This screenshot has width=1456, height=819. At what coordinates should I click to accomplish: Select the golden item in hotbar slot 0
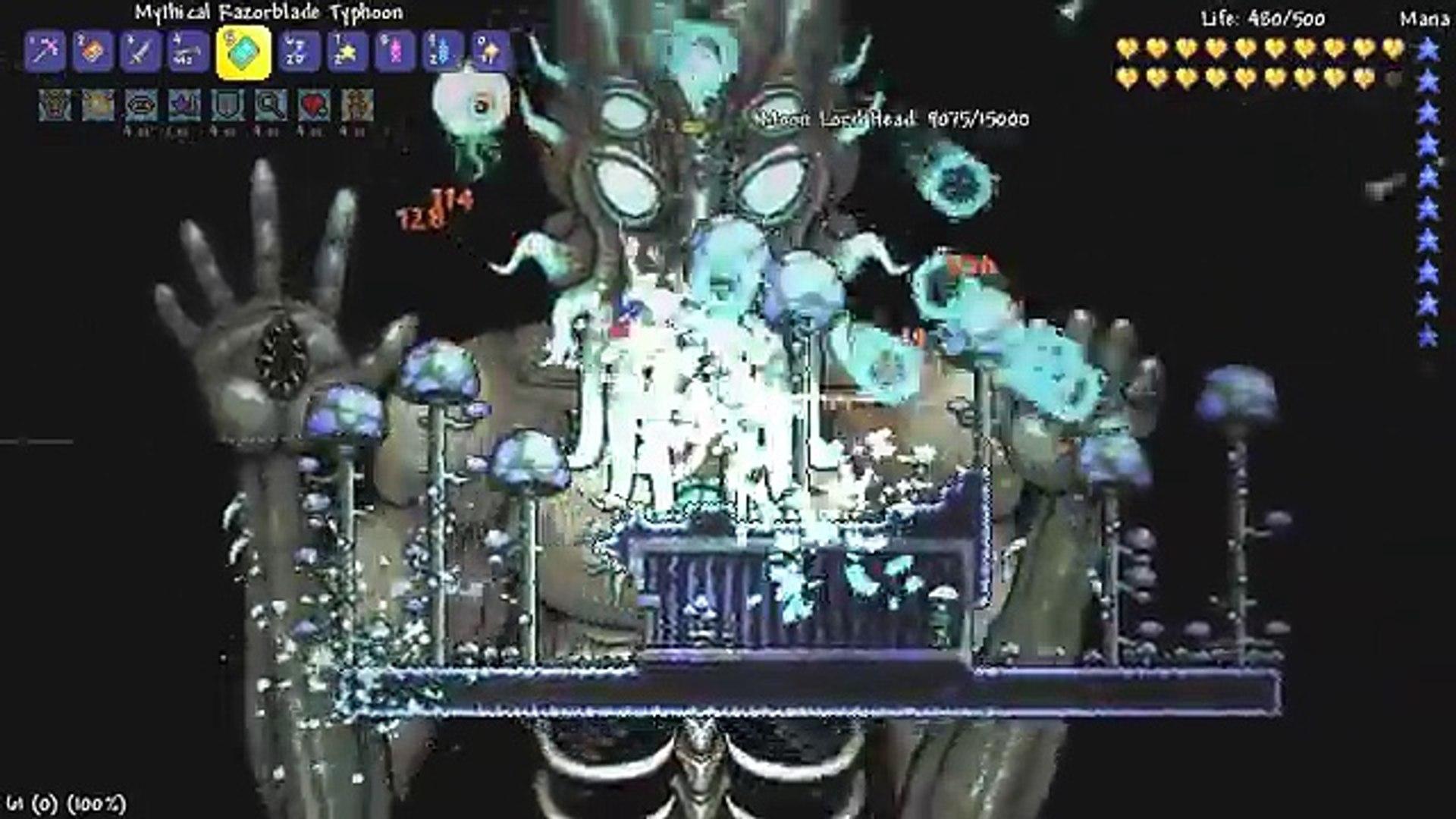pos(486,53)
